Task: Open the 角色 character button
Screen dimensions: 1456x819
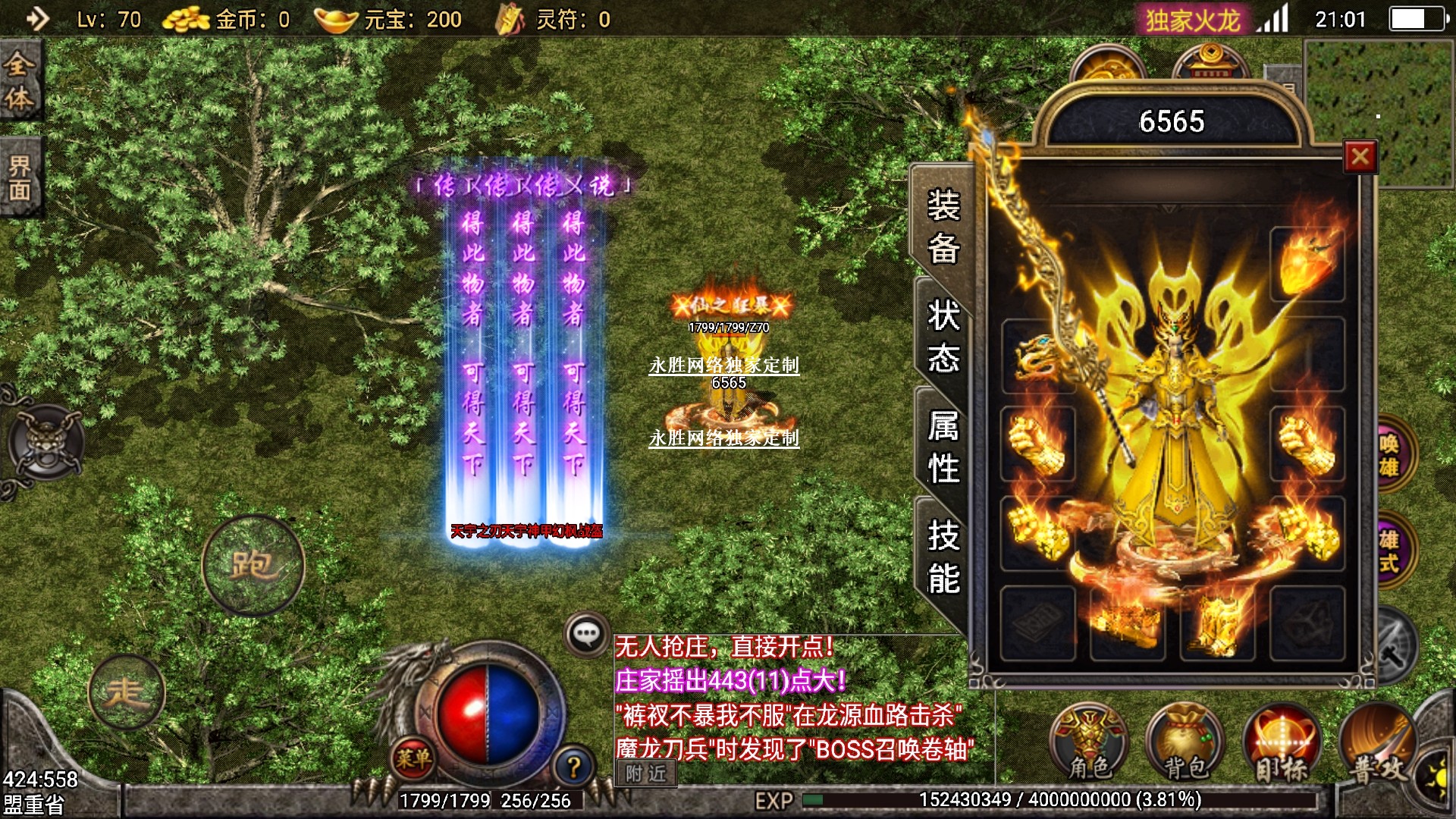Action: click(x=1089, y=744)
